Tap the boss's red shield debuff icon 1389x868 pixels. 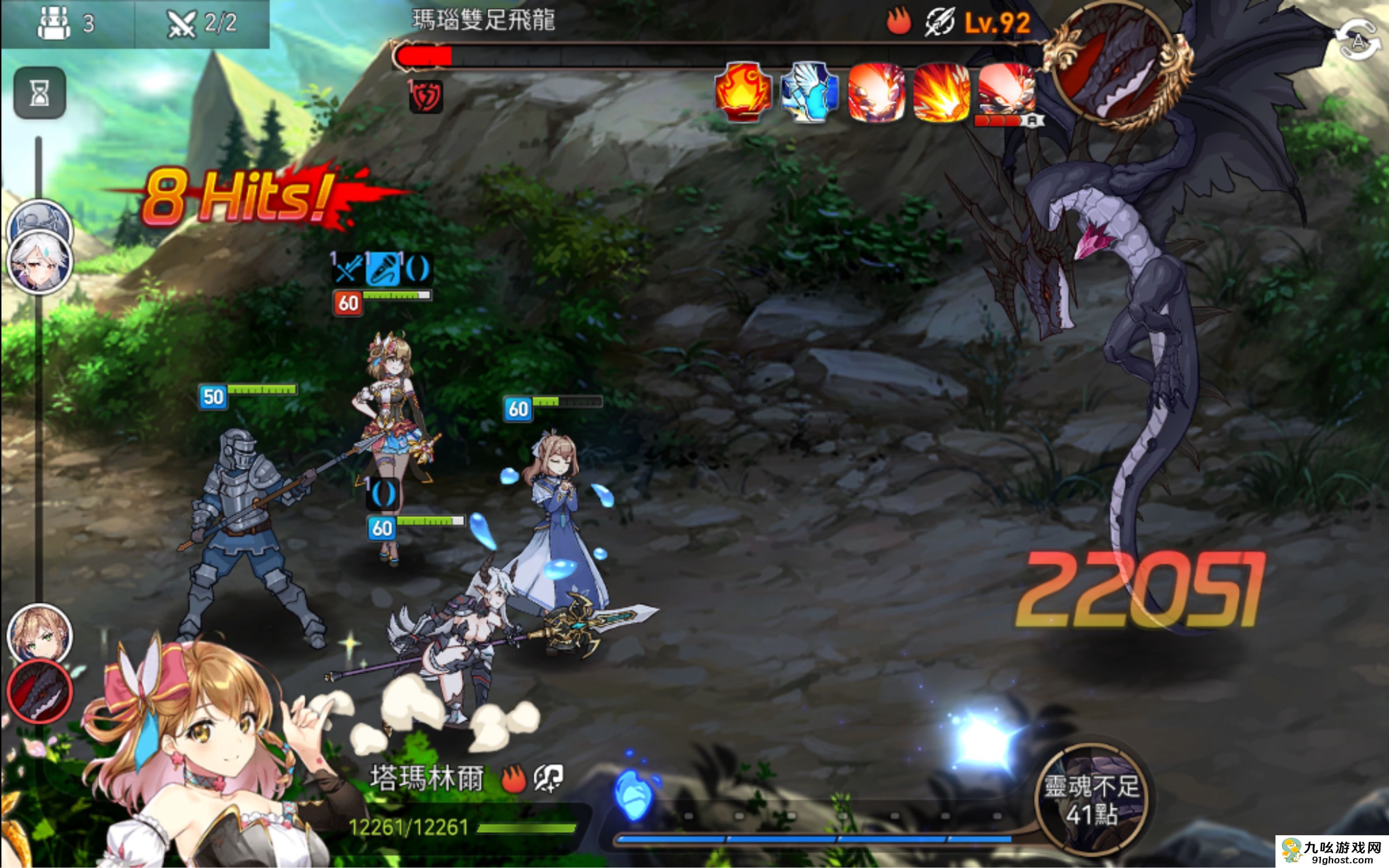click(425, 96)
